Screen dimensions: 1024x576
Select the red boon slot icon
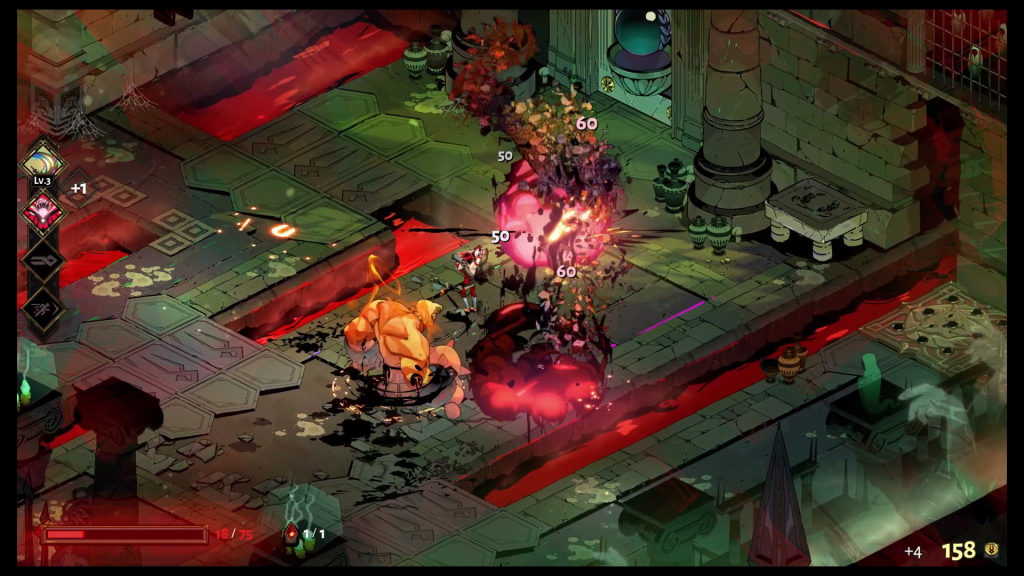(x=43, y=212)
